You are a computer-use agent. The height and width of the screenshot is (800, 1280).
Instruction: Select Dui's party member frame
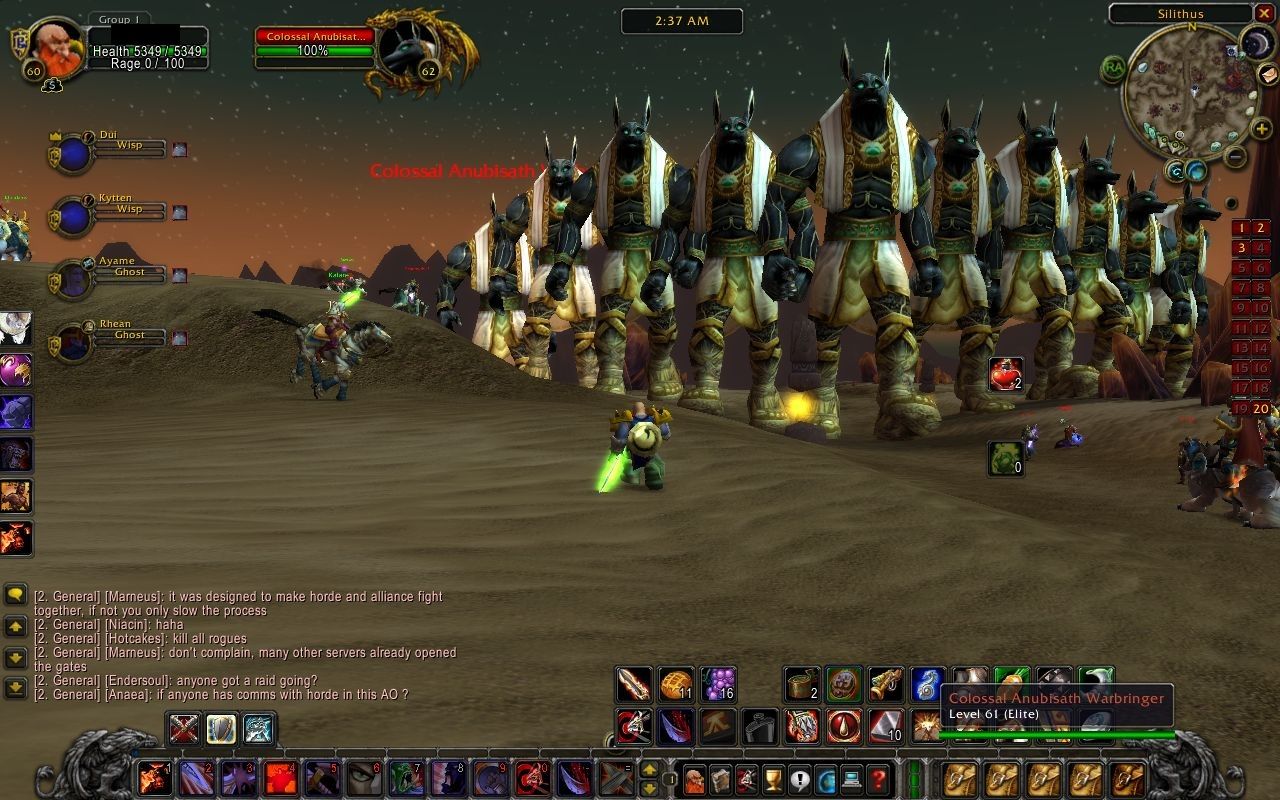[73, 153]
